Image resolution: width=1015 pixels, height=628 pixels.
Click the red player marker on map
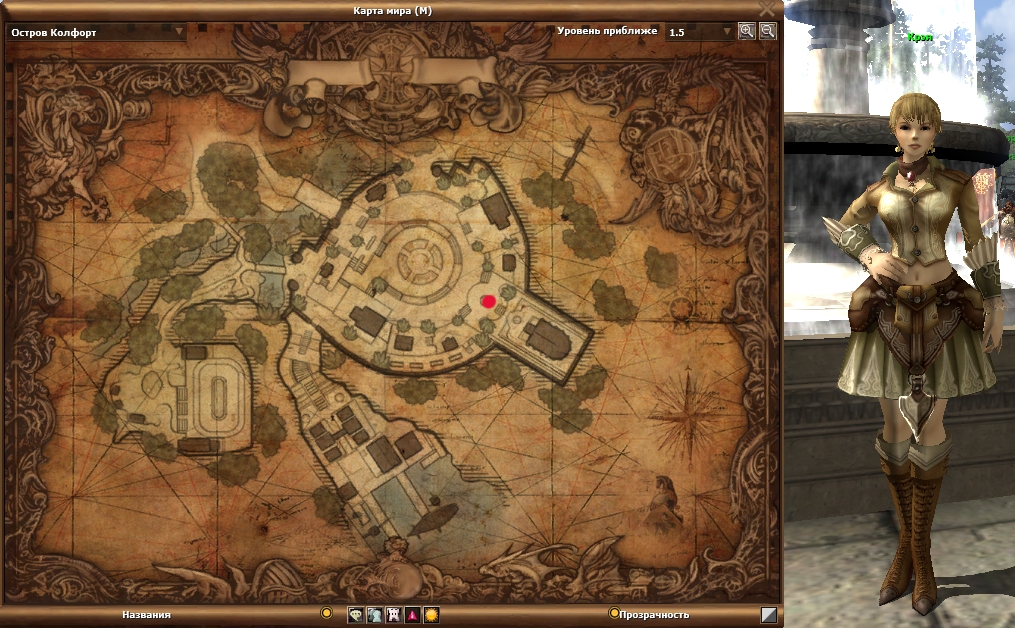pyautogui.click(x=489, y=301)
